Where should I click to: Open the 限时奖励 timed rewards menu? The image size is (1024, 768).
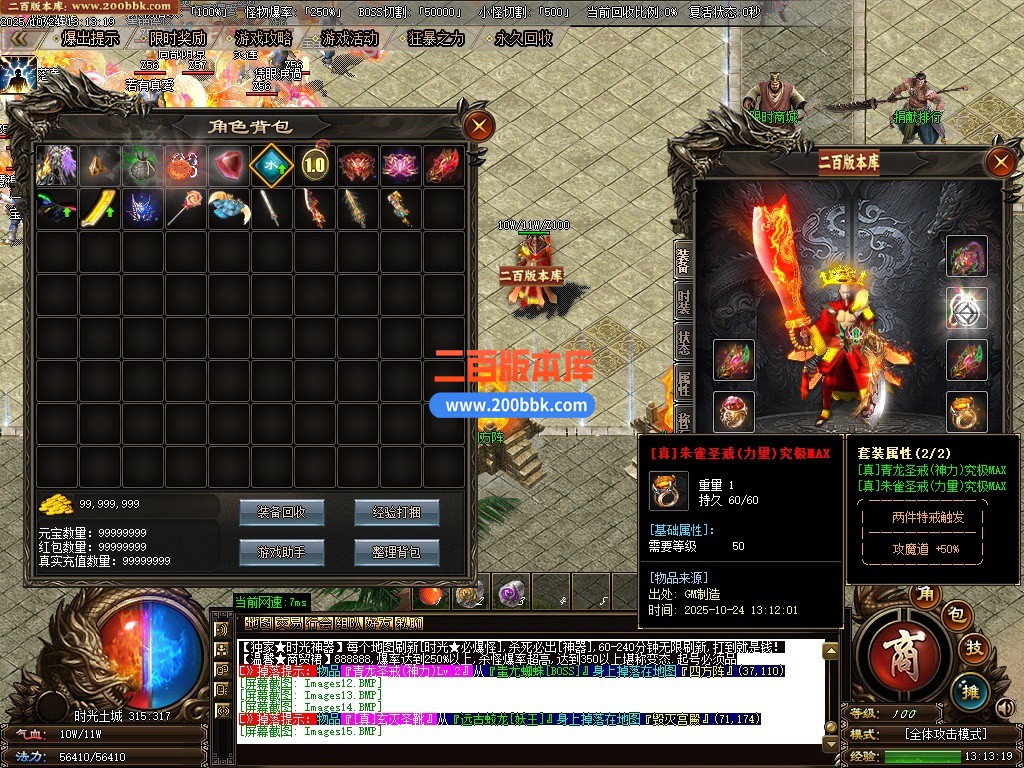coord(177,39)
